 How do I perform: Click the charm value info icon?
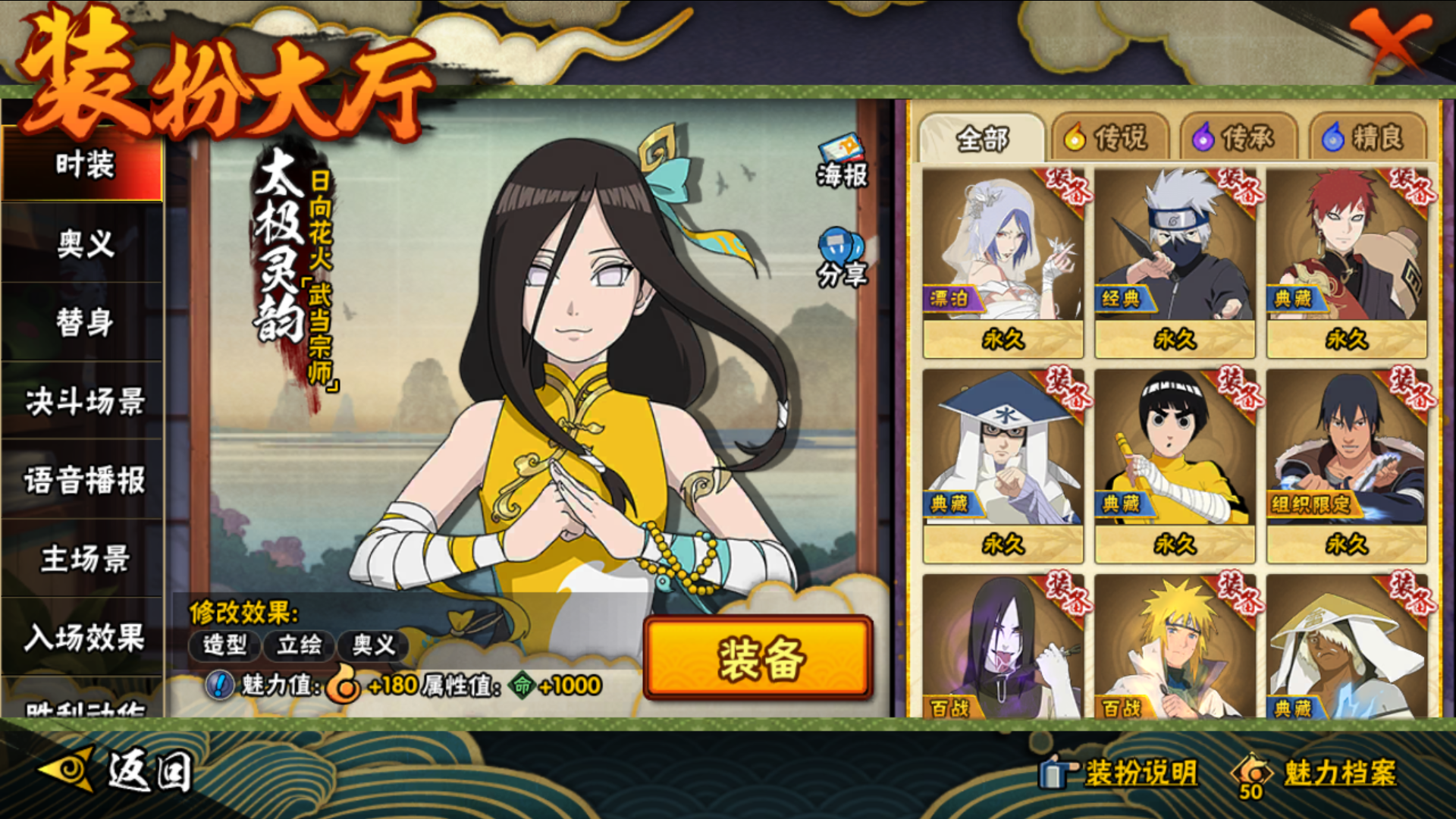(x=220, y=686)
